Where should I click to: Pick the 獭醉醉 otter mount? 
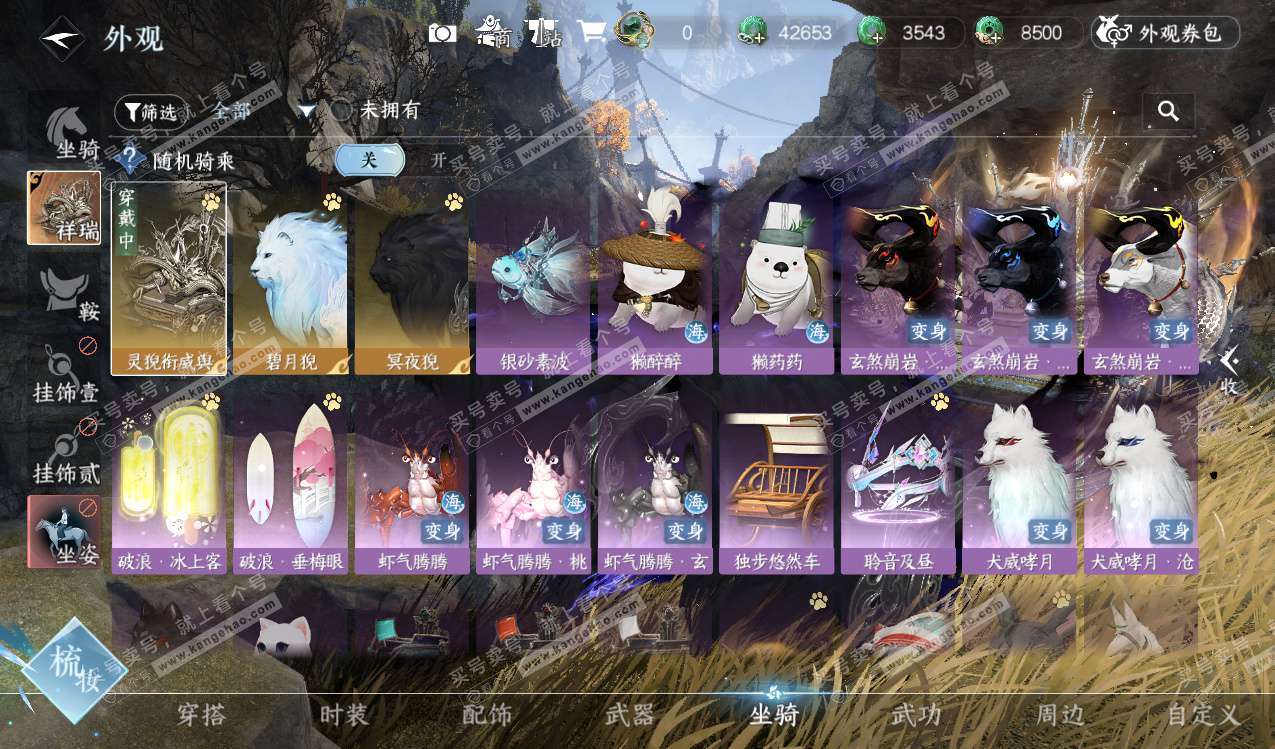tap(655, 280)
